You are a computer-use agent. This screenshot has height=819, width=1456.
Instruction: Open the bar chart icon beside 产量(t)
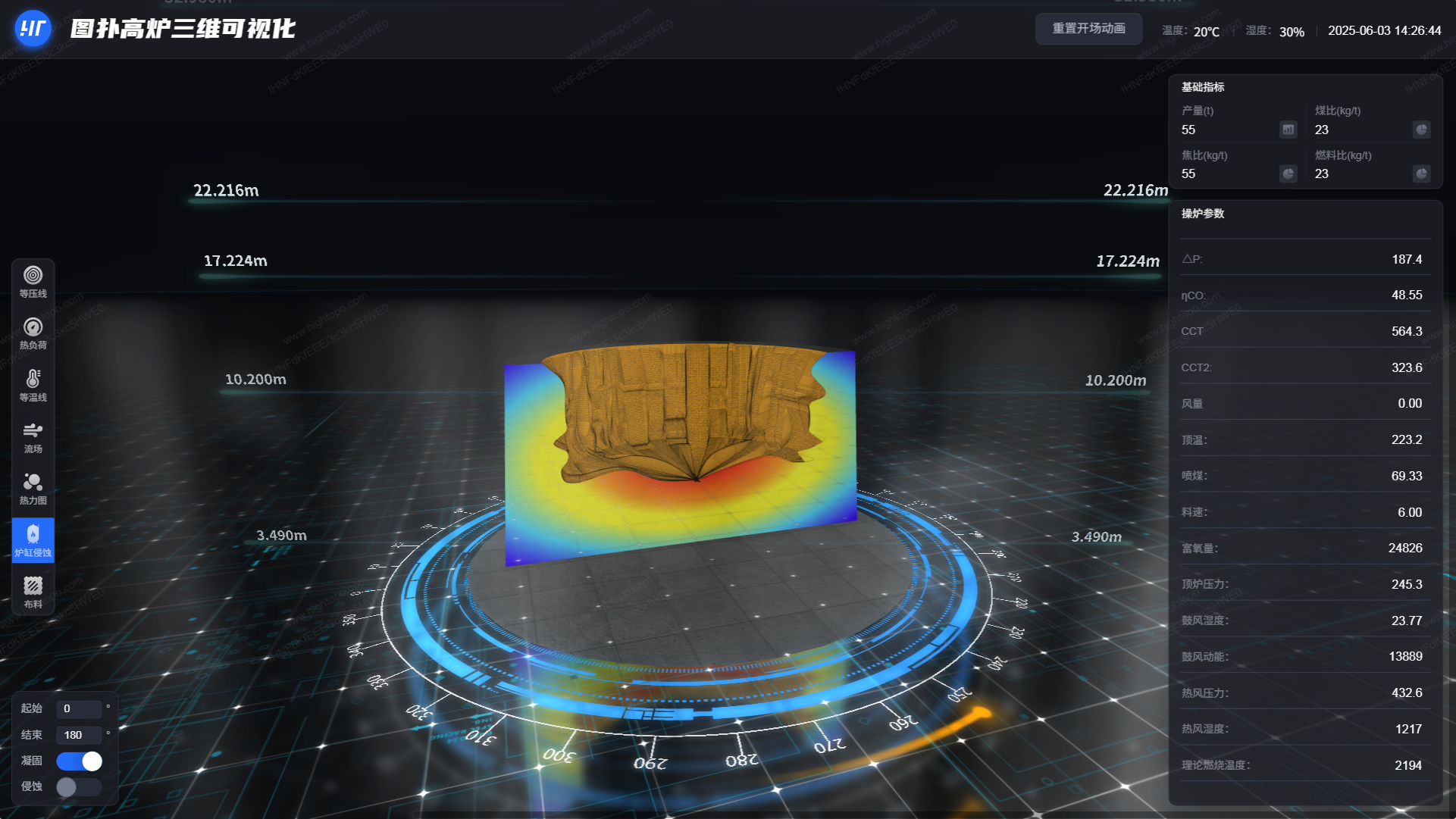pyautogui.click(x=1287, y=130)
